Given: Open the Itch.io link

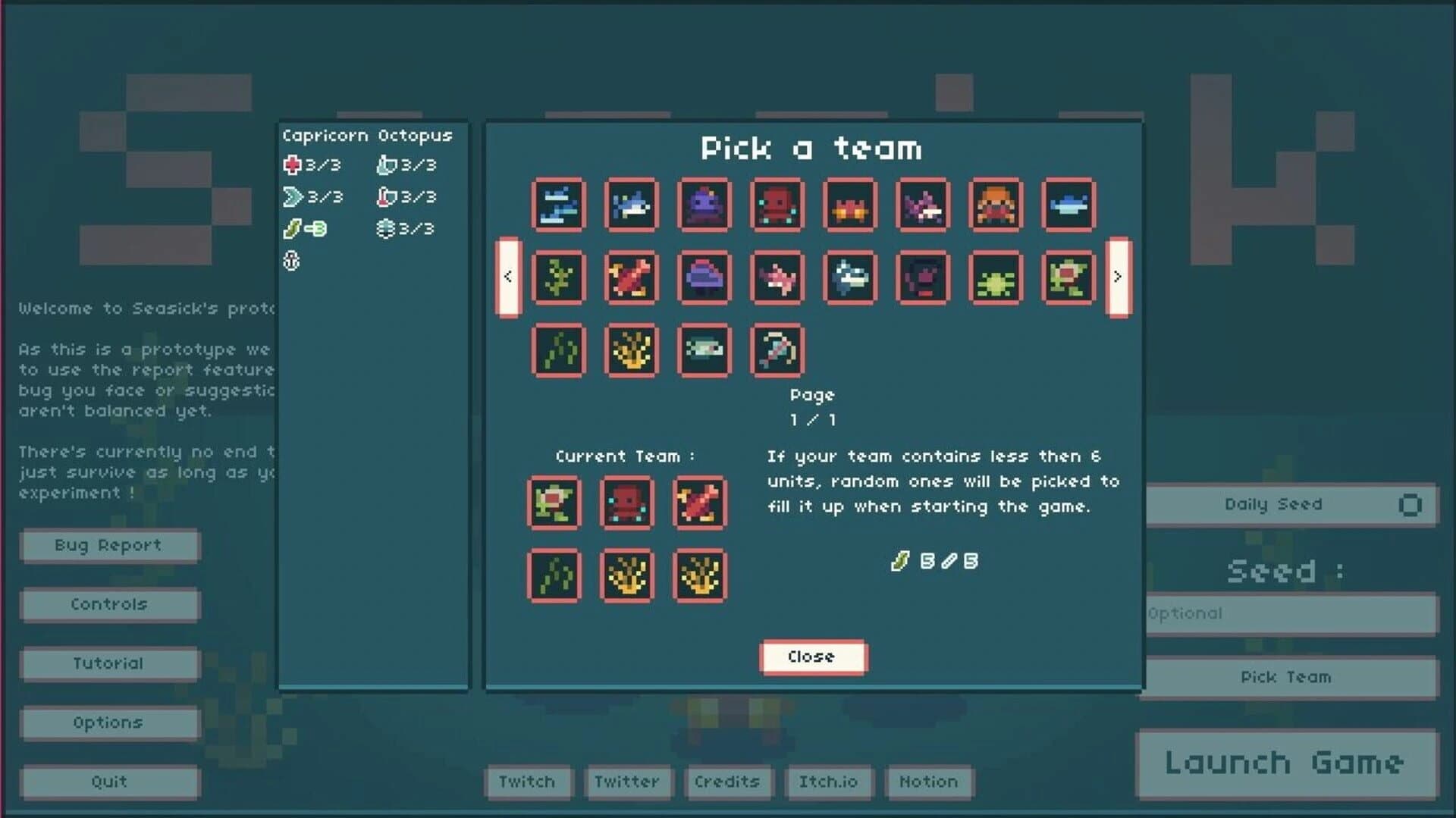Looking at the screenshot, I should click(829, 782).
